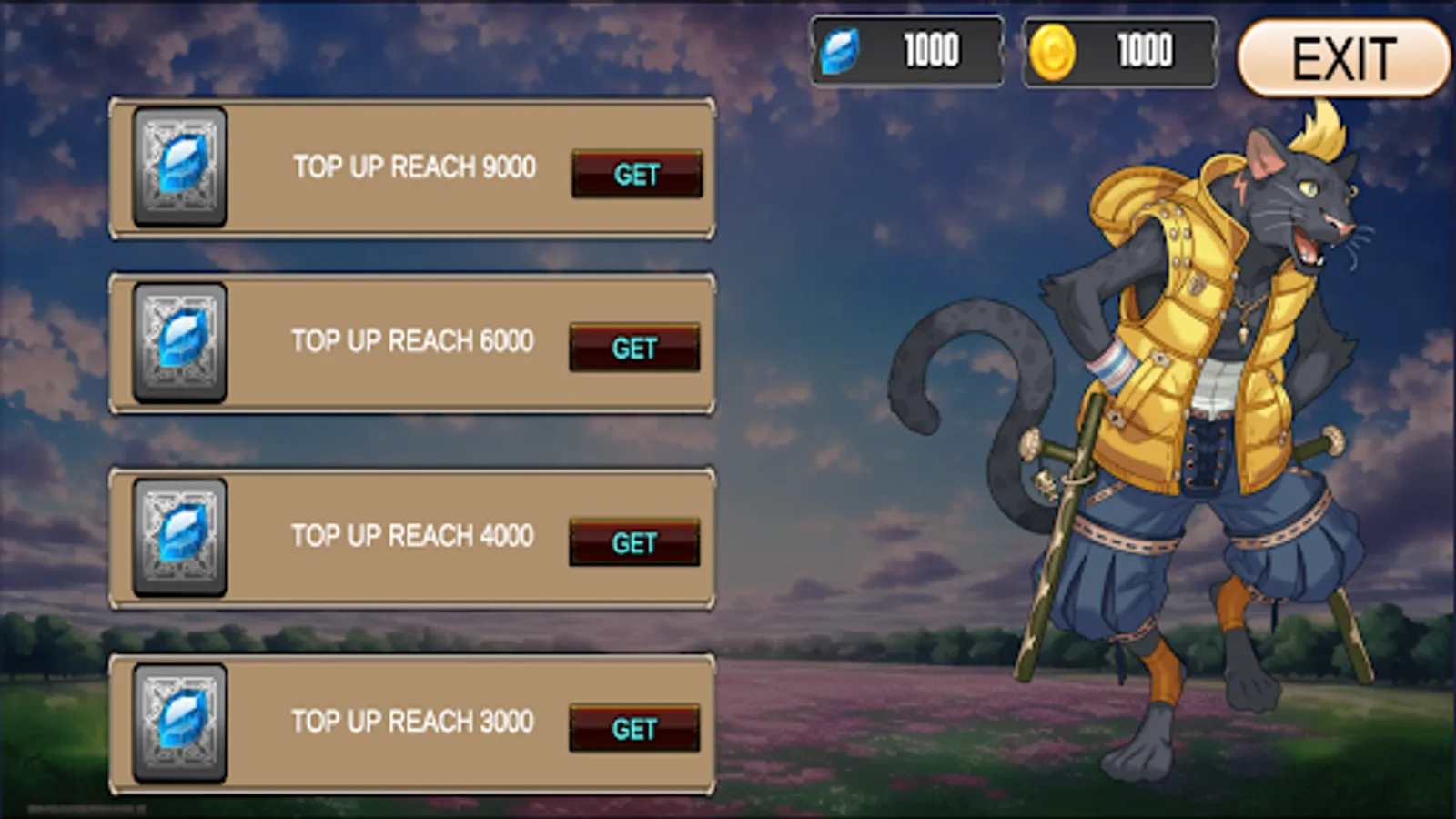Select the TOP UP REACH 6000 panel
Image resolution: width=1456 pixels, height=819 pixels.
411,342
